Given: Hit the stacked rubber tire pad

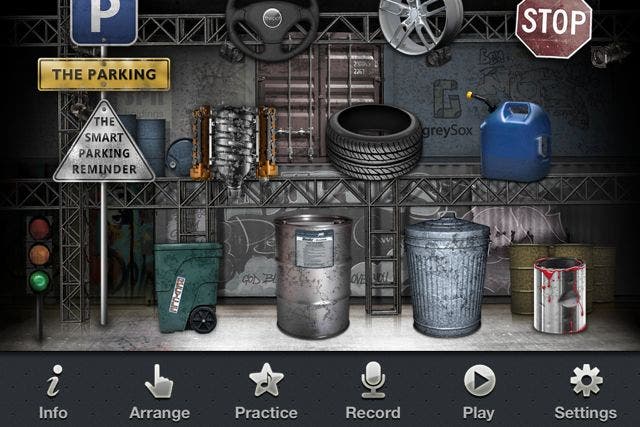Looking at the screenshot, I should click(375, 141).
